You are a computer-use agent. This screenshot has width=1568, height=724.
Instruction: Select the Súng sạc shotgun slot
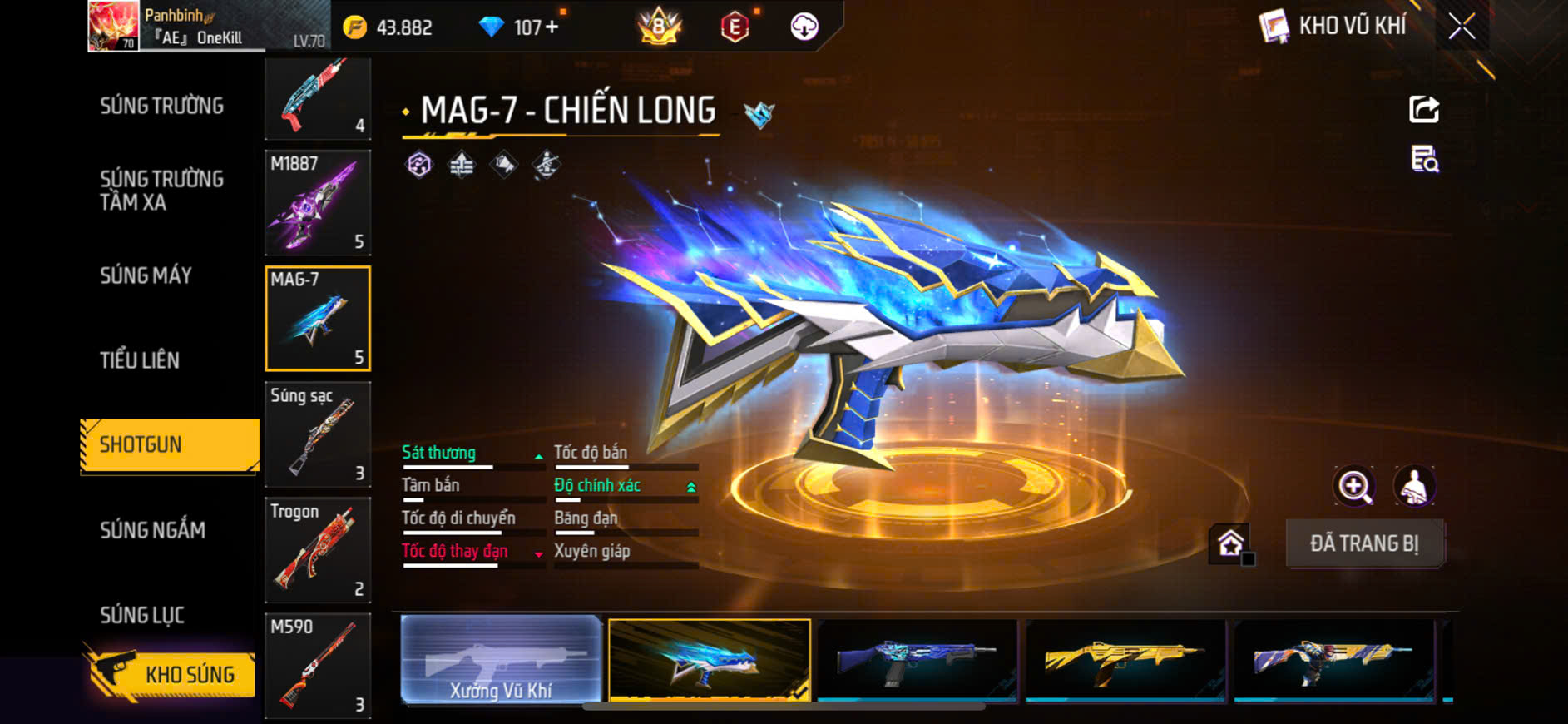pos(318,434)
